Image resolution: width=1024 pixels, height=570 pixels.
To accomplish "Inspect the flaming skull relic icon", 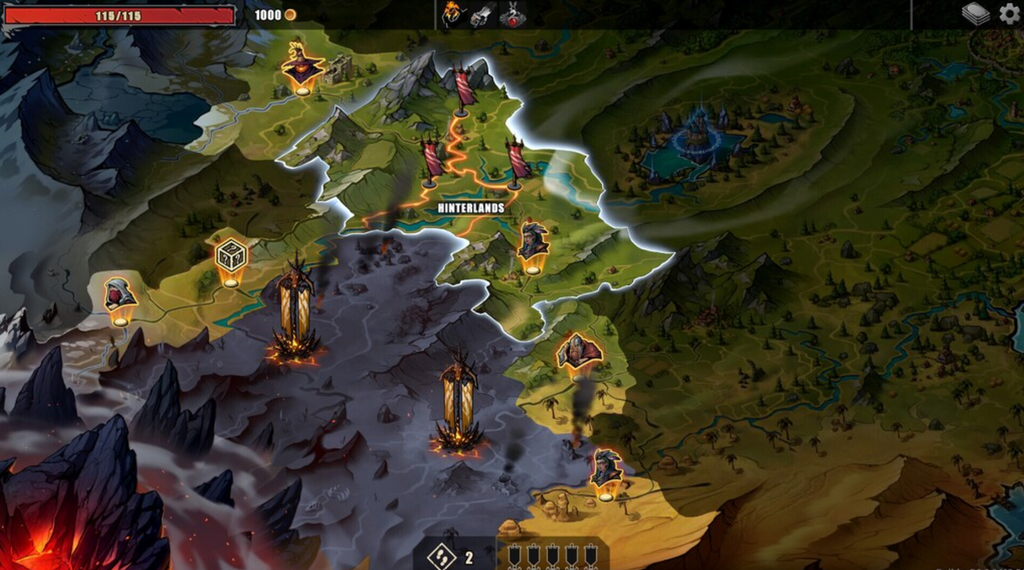I will click(x=454, y=14).
